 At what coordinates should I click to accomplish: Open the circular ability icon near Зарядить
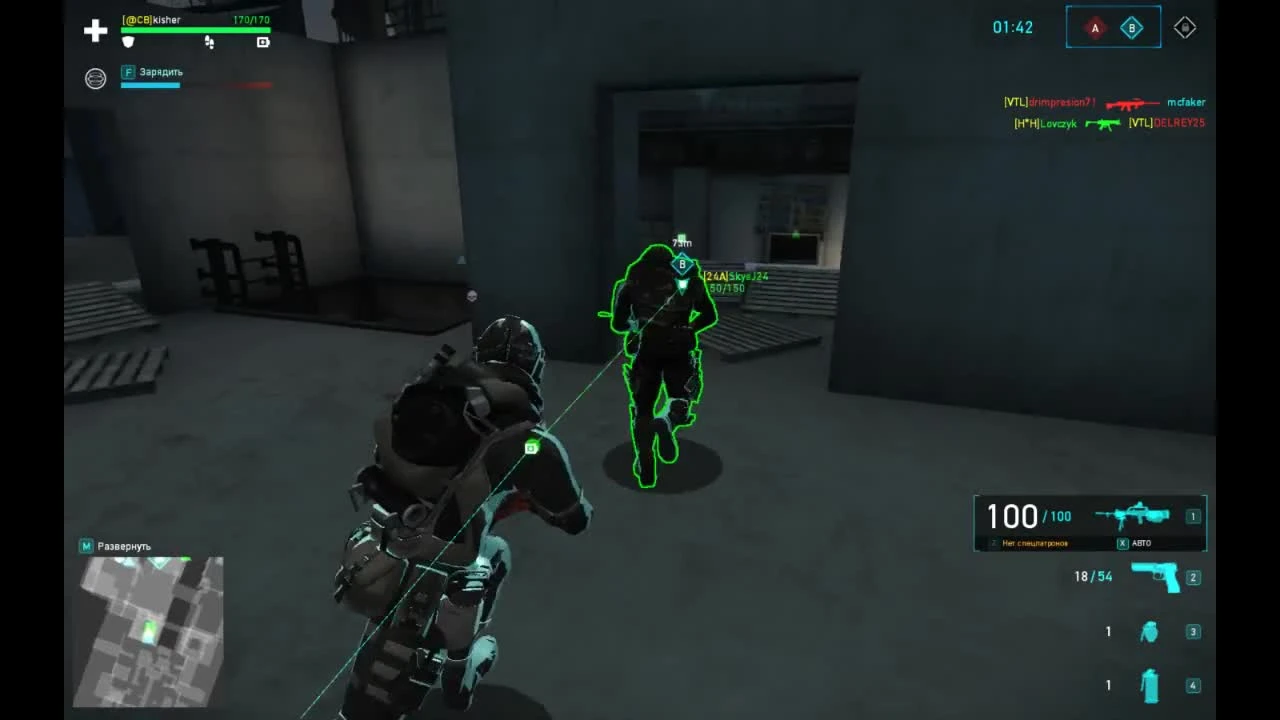tap(95, 78)
